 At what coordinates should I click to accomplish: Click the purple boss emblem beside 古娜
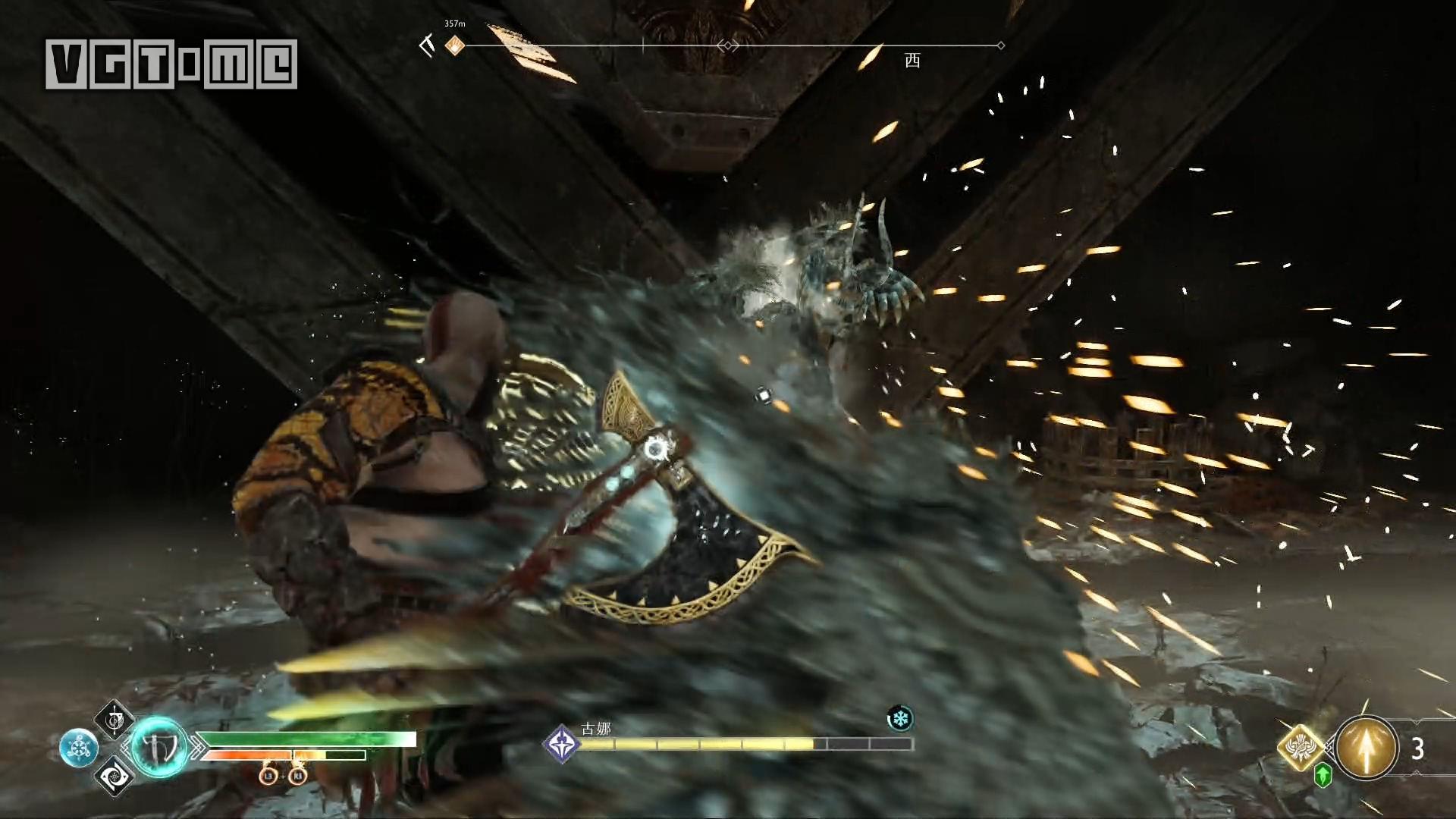point(562,743)
